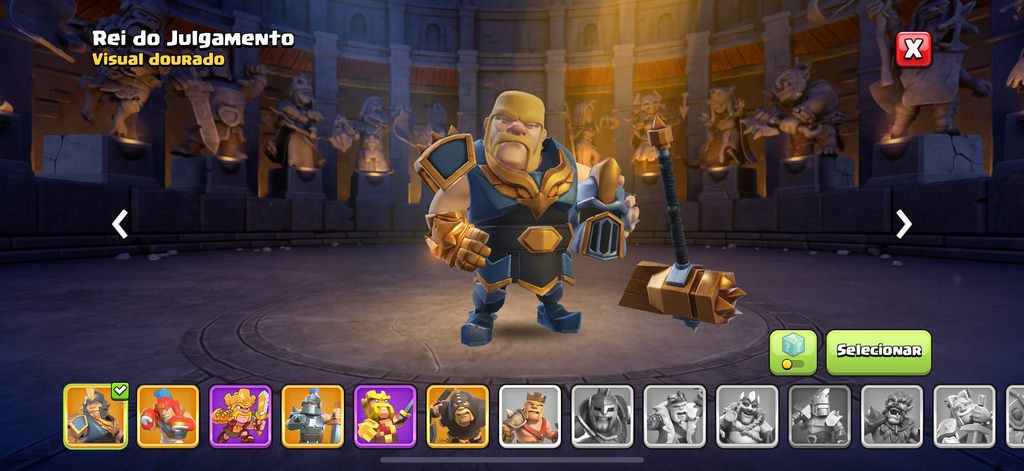Toggle the random skin cube switch

[x=792, y=351]
